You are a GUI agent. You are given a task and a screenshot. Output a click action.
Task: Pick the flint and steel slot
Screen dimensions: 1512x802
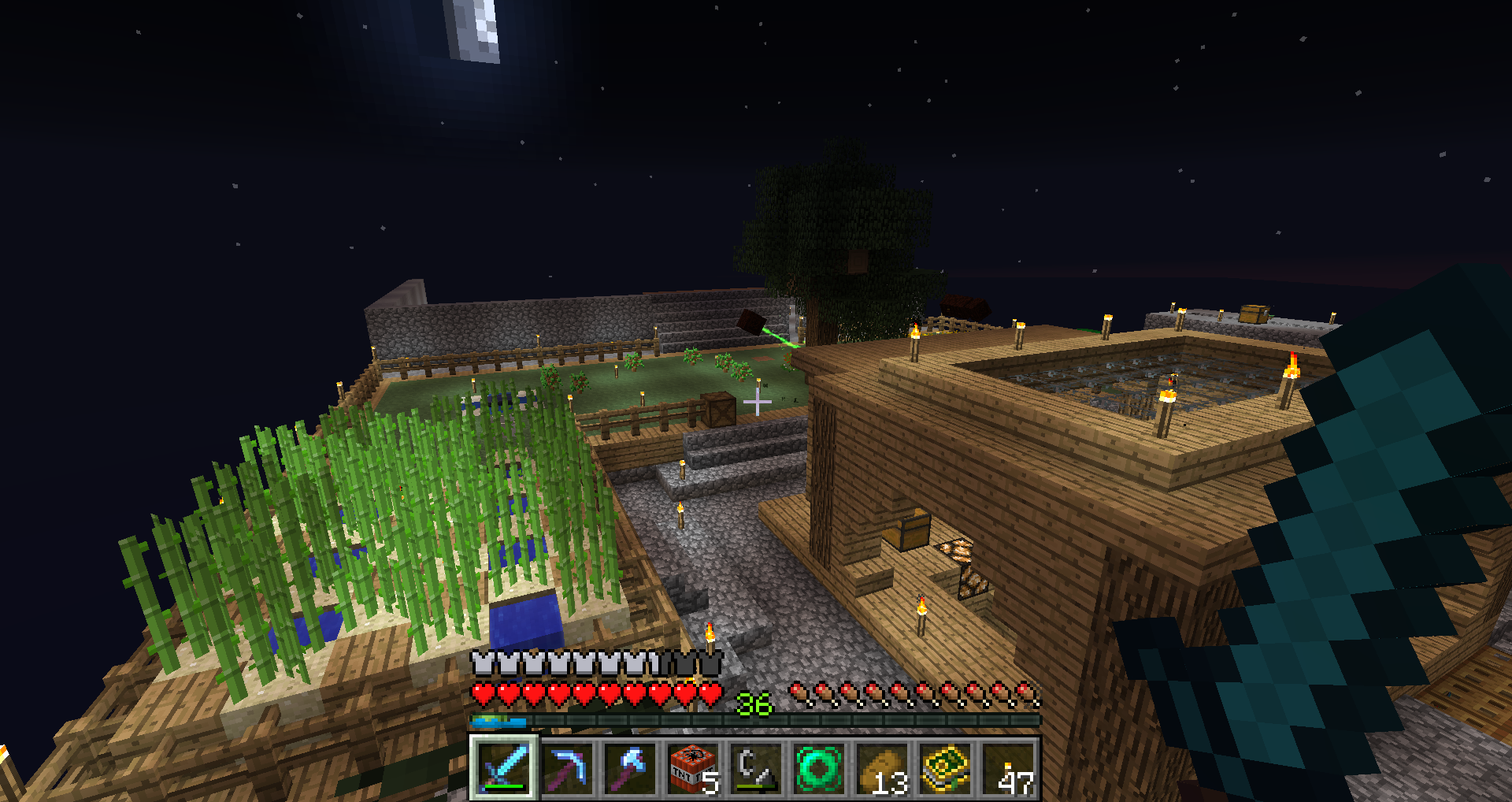pos(756,768)
